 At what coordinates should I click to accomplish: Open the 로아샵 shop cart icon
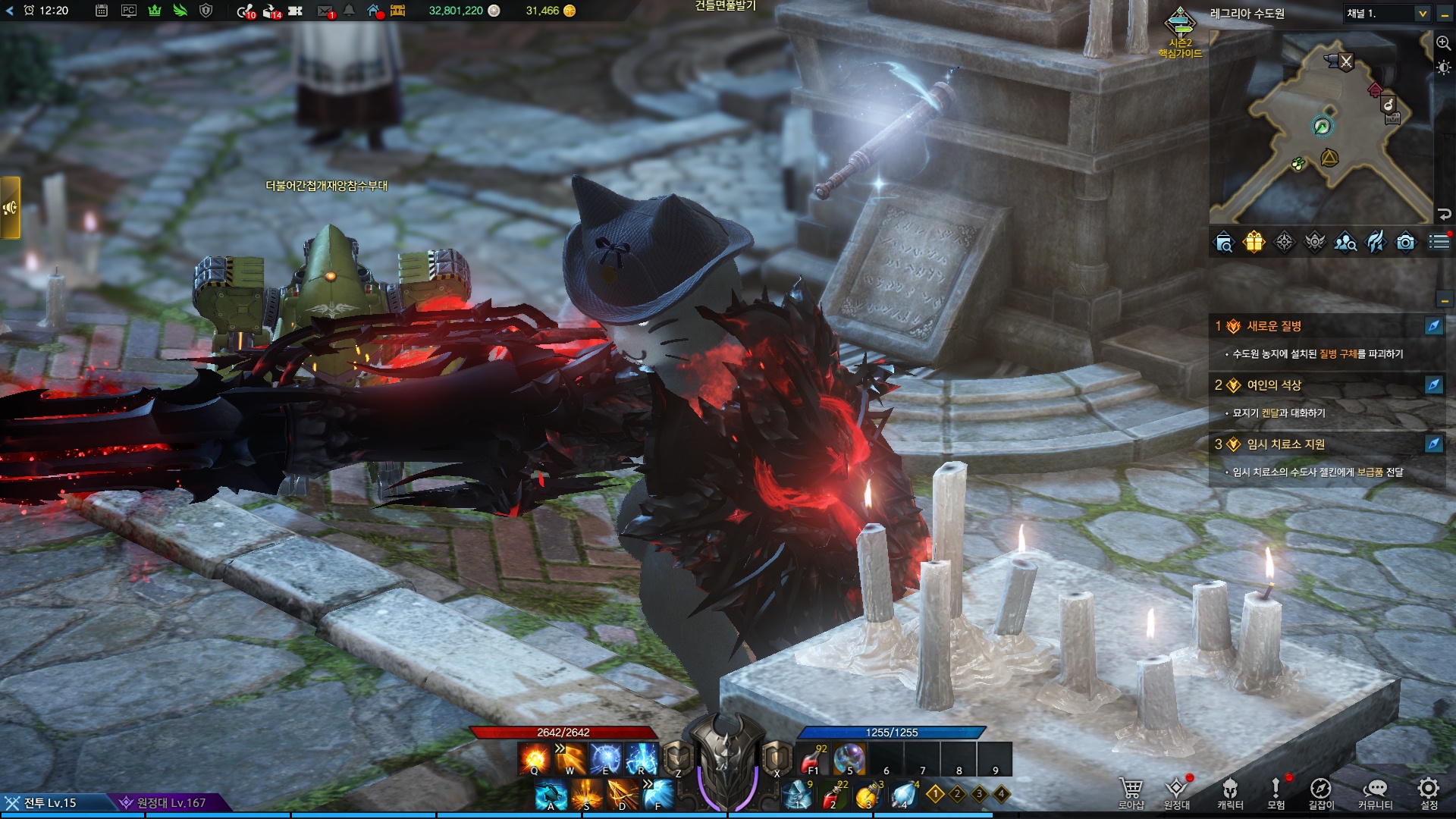click(x=1131, y=789)
